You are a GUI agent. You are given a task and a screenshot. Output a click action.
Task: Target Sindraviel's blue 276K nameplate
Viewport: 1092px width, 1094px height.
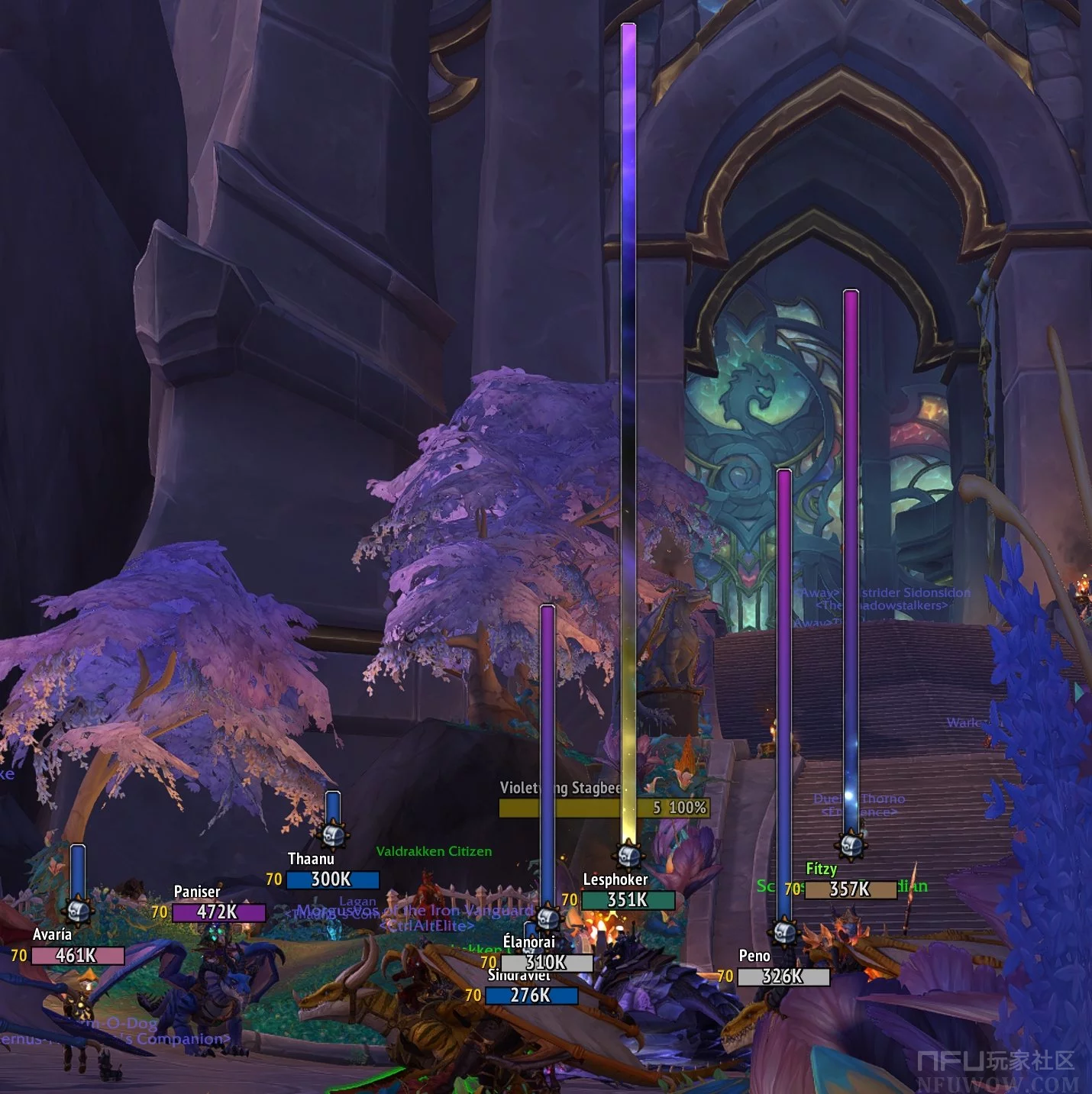pyautogui.click(x=531, y=996)
